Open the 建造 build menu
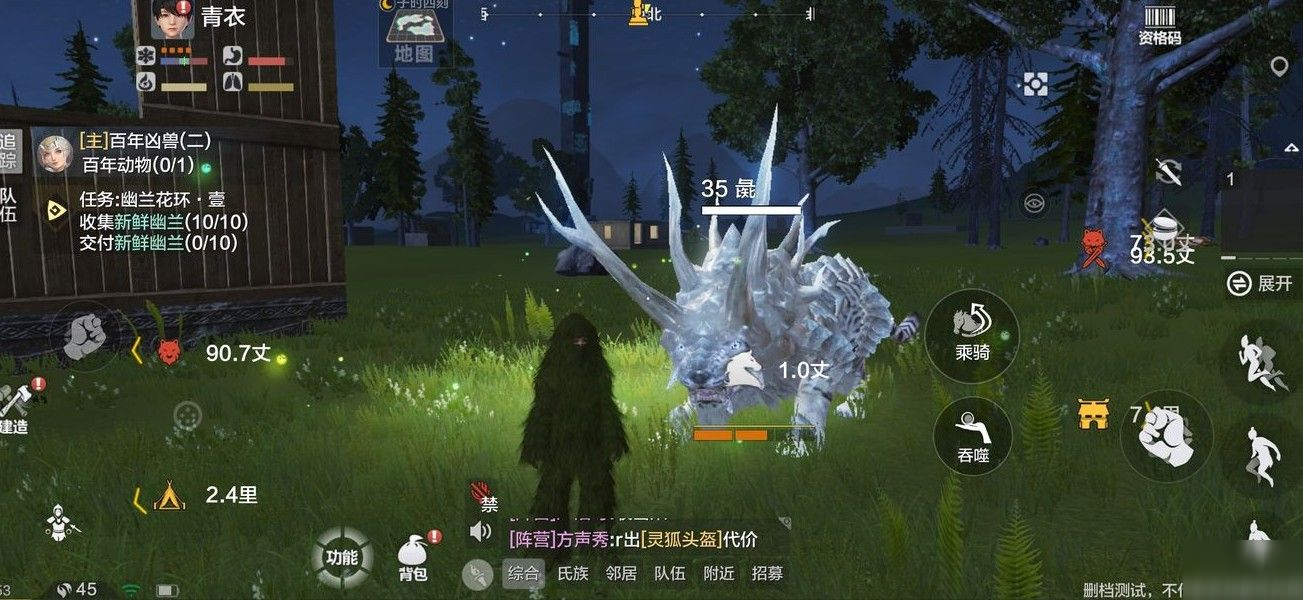The image size is (1303, 600). point(16,408)
